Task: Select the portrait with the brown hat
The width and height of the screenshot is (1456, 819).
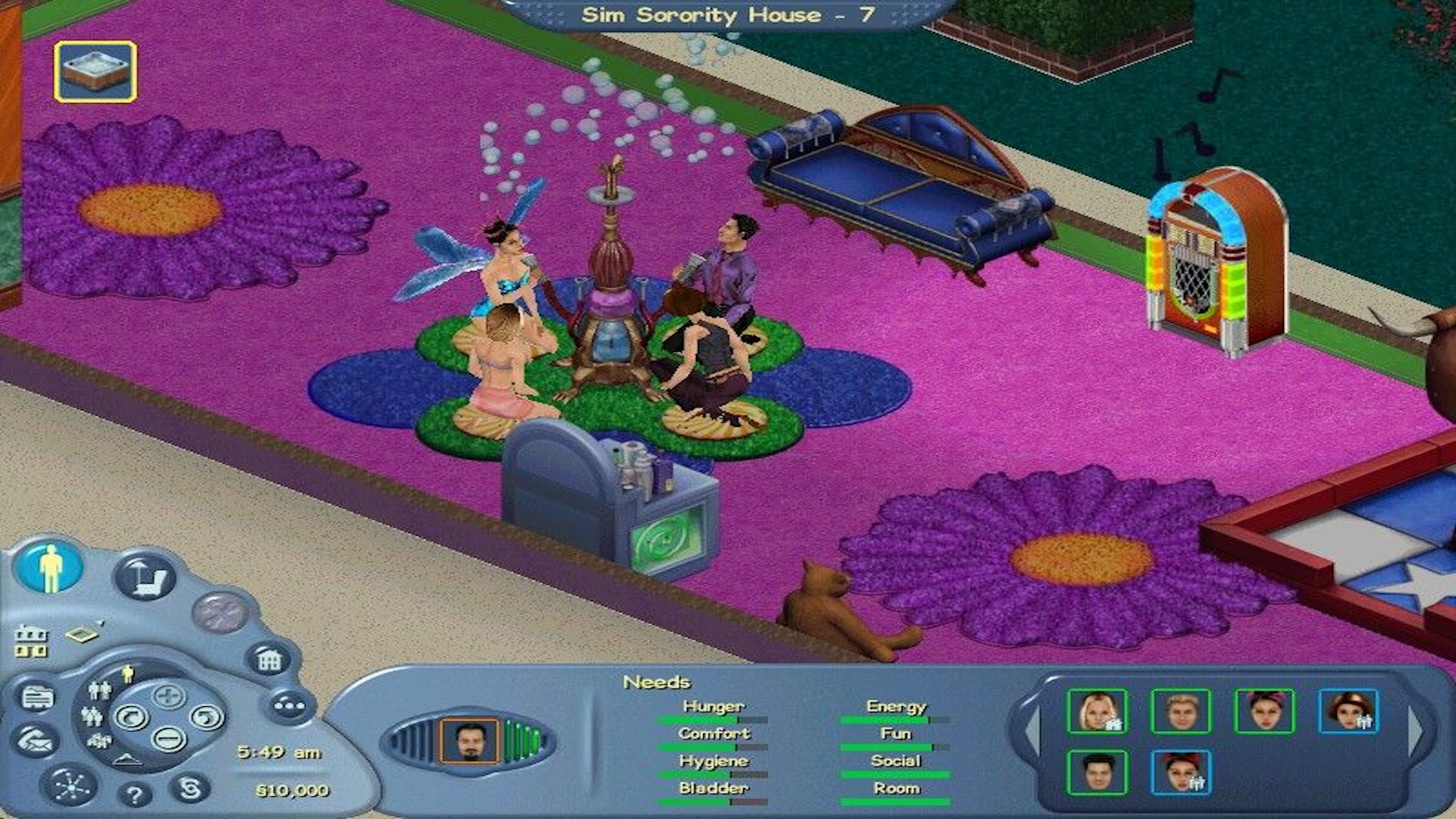Action: click(1348, 711)
